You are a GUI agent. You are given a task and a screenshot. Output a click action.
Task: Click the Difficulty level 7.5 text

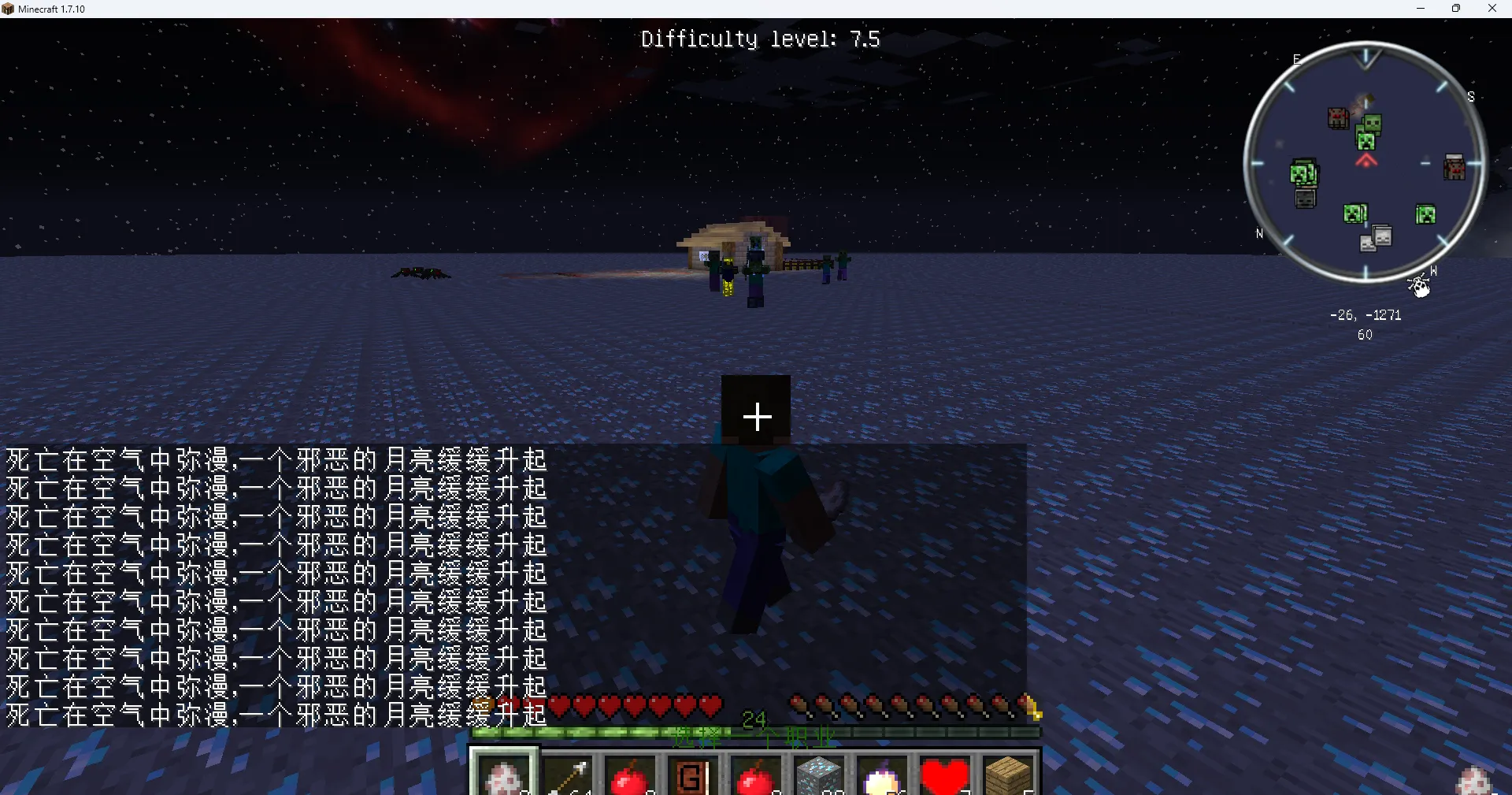point(759,38)
